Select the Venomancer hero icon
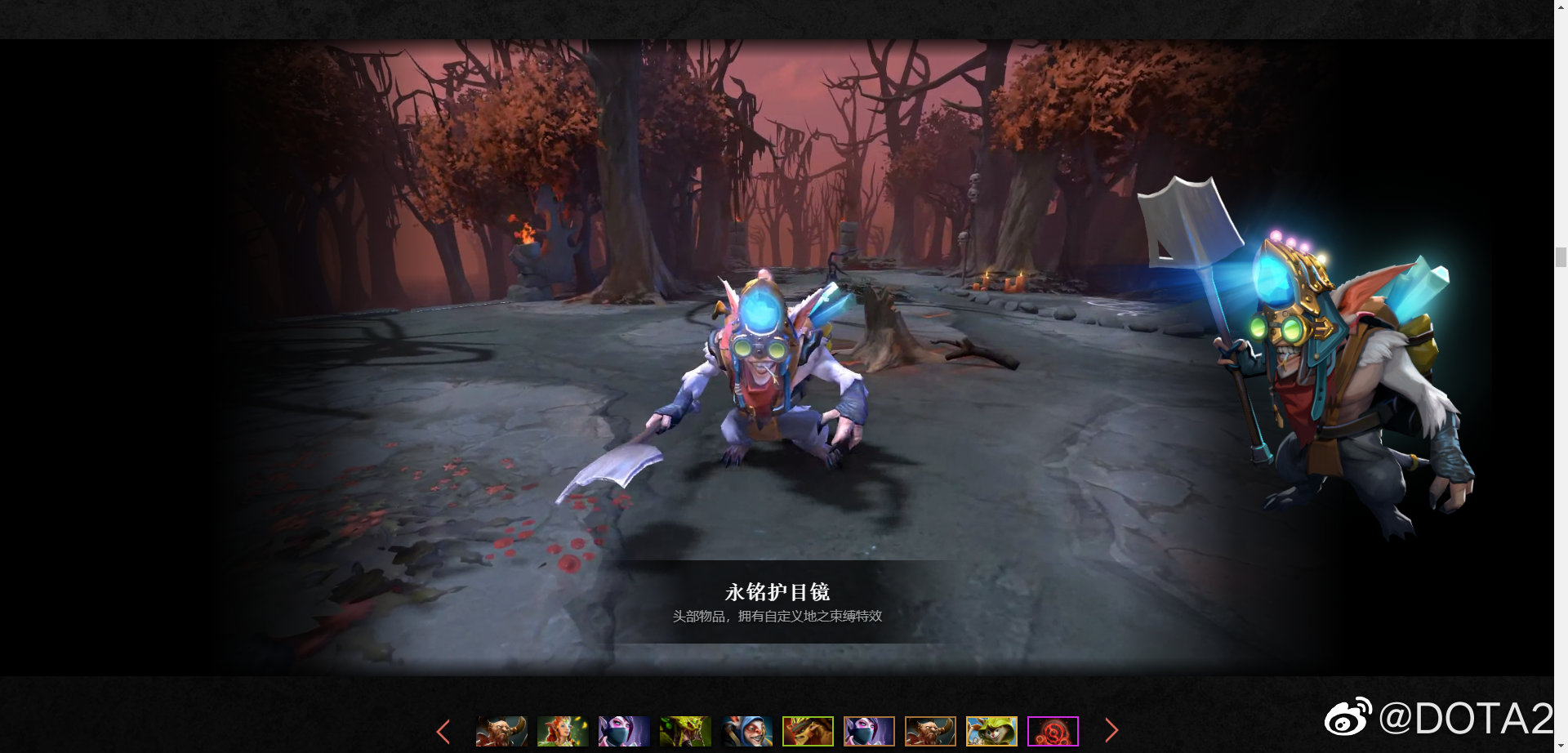1568x753 pixels. tap(684, 731)
